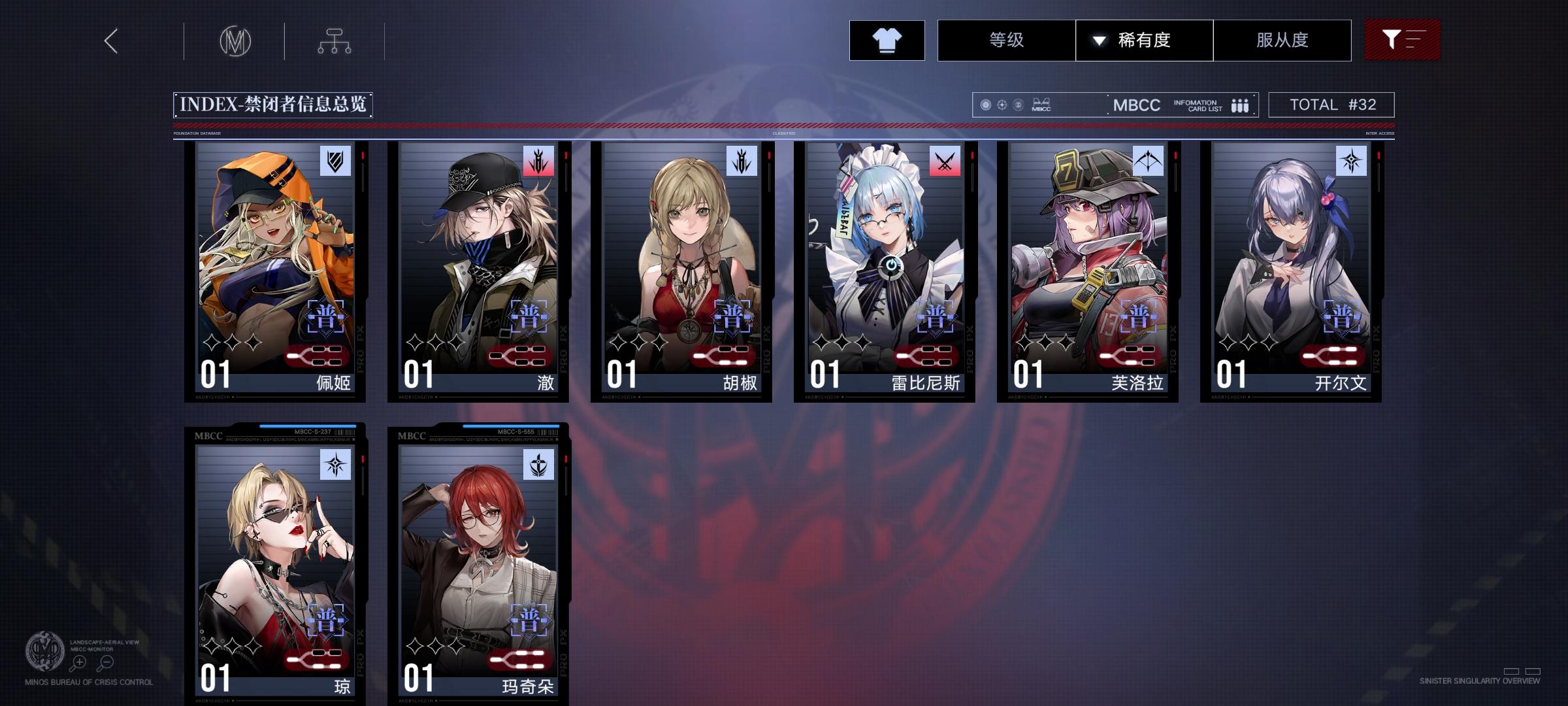Switch to the 等级 sorting tab

(x=1005, y=40)
